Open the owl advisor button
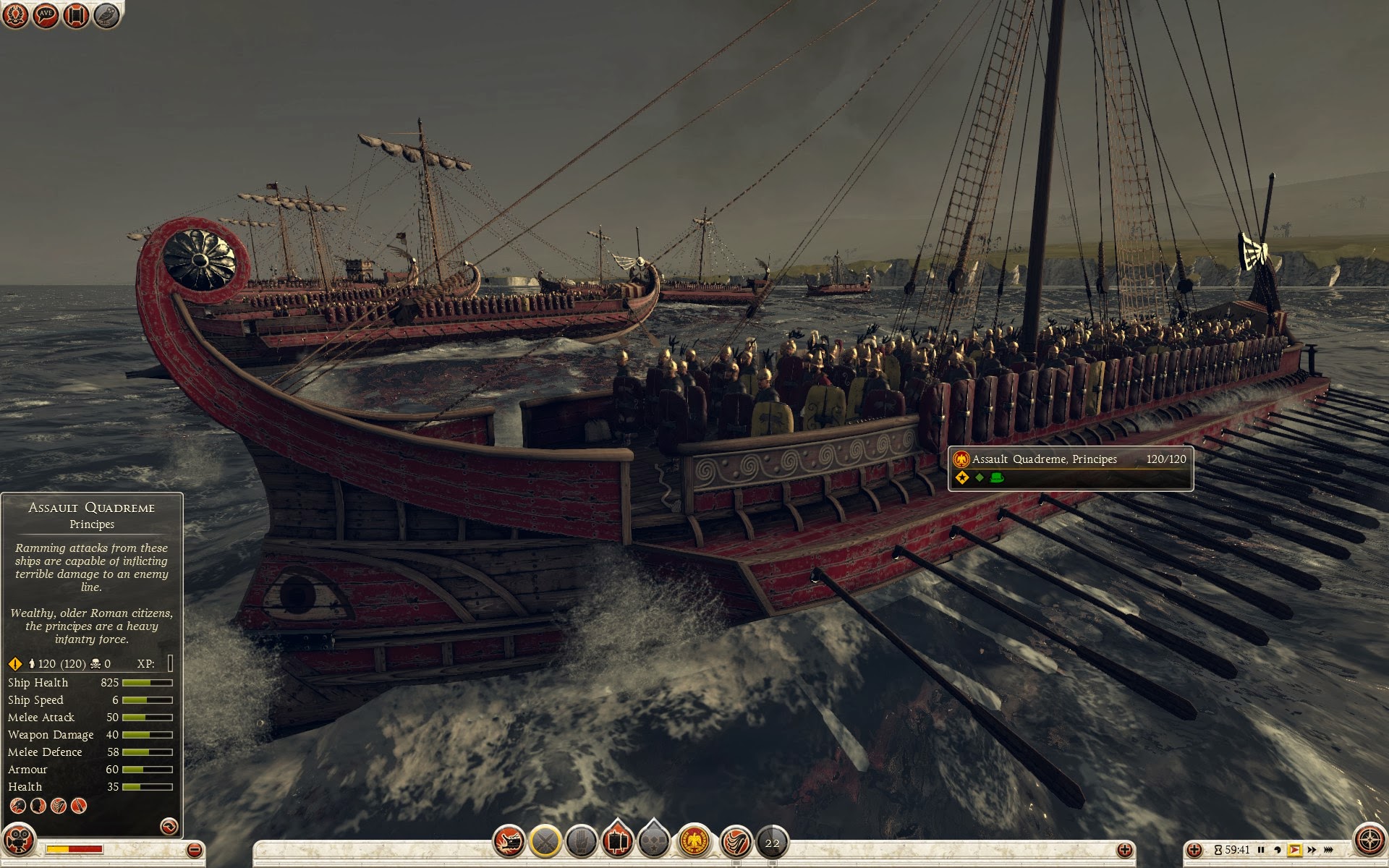This screenshot has height=868, width=1389. tap(106, 14)
